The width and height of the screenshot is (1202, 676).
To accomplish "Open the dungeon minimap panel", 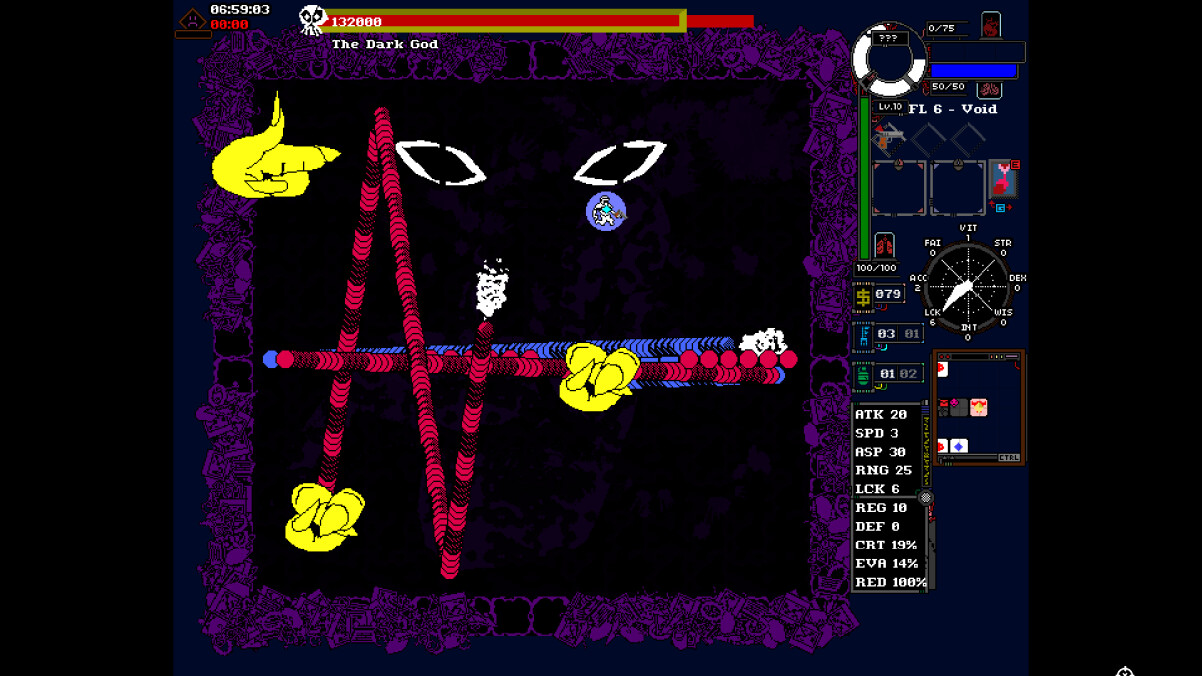I will coord(978,406).
